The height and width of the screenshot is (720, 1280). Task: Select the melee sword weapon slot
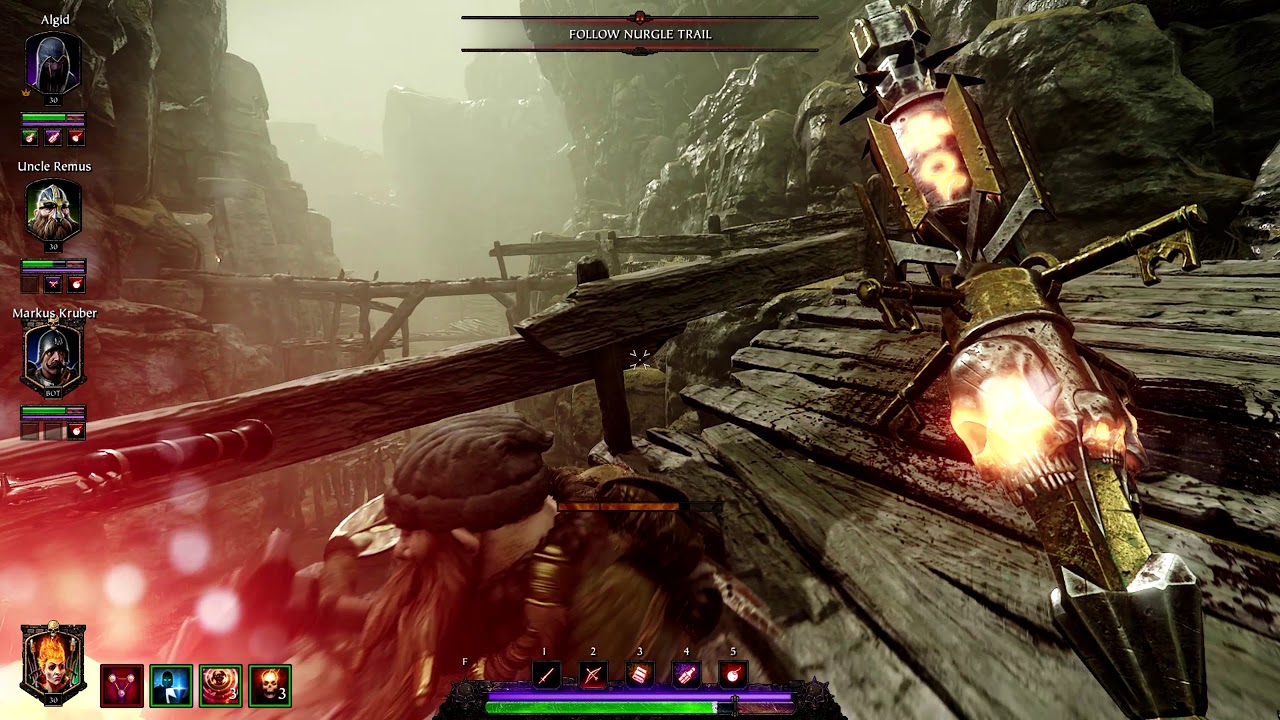tap(546, 676)
